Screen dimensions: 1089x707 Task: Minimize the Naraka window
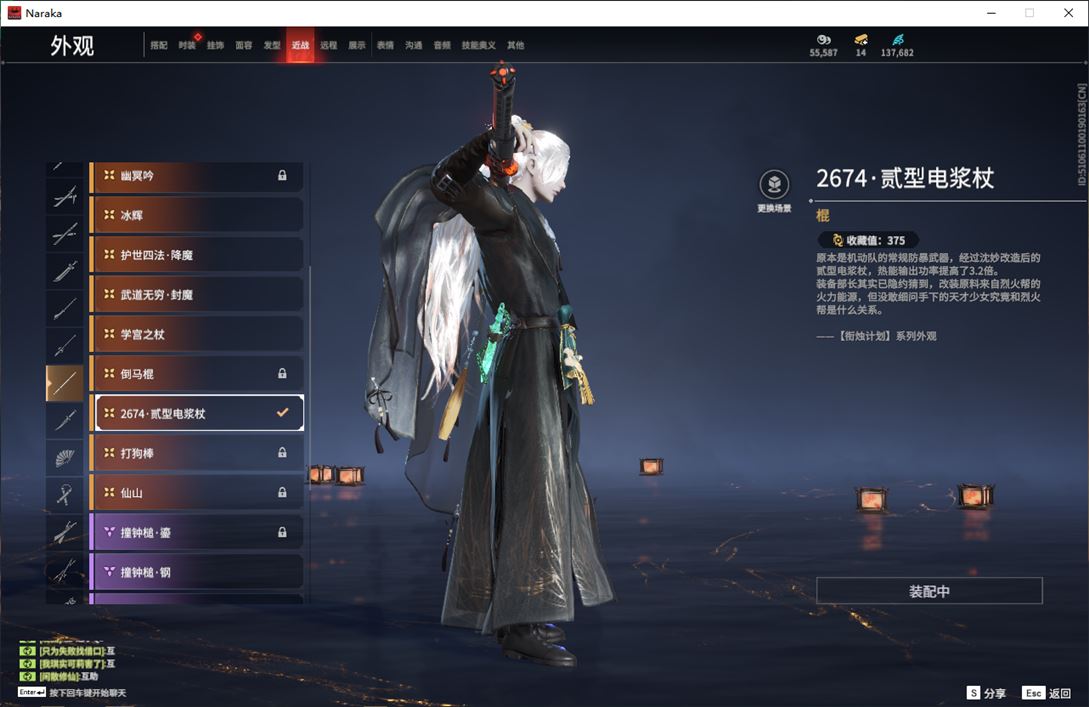[x=991, y=13]
